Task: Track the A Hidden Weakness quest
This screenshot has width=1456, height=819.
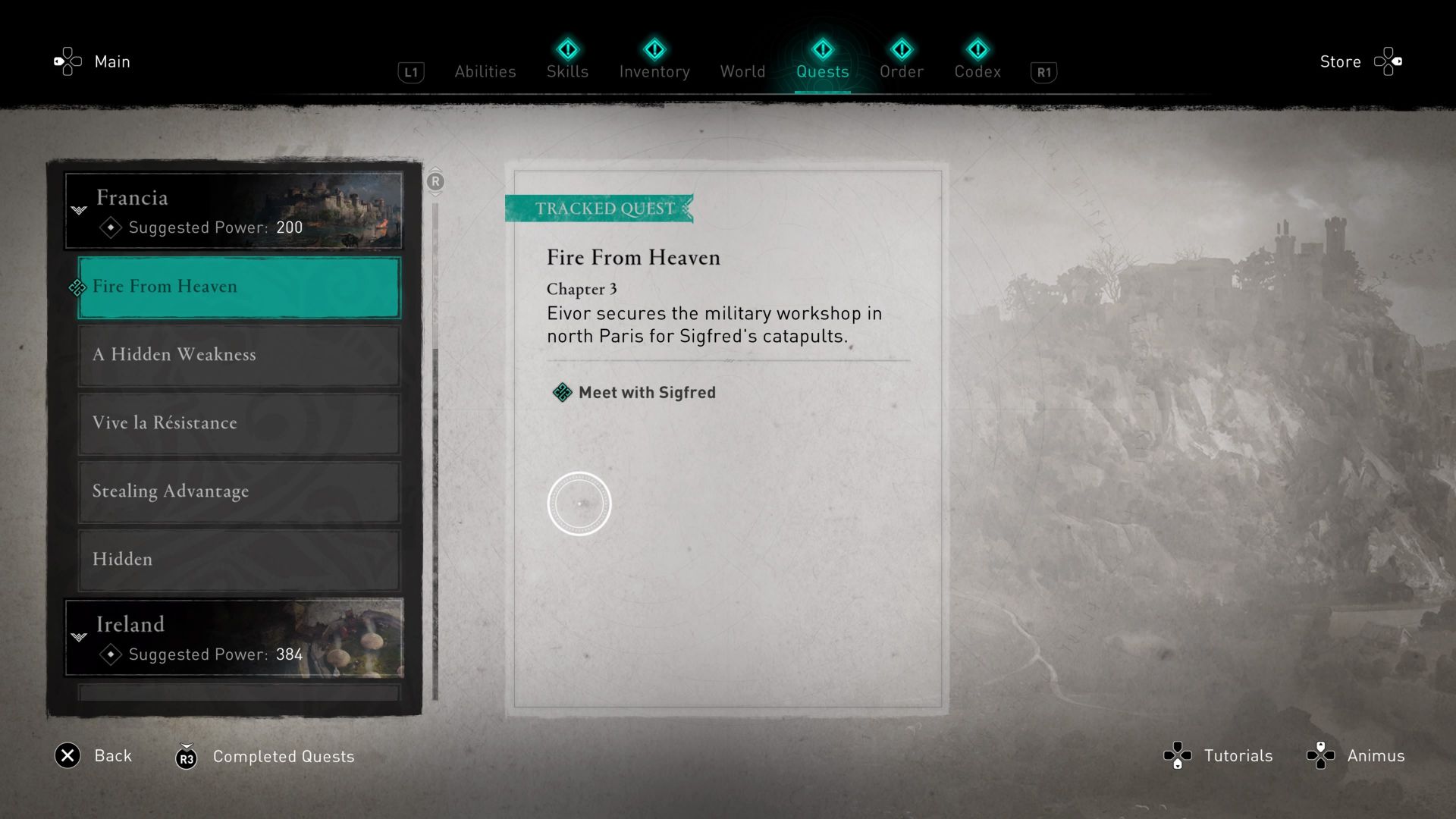Action: pyautogui.click(x=238, y=355)
